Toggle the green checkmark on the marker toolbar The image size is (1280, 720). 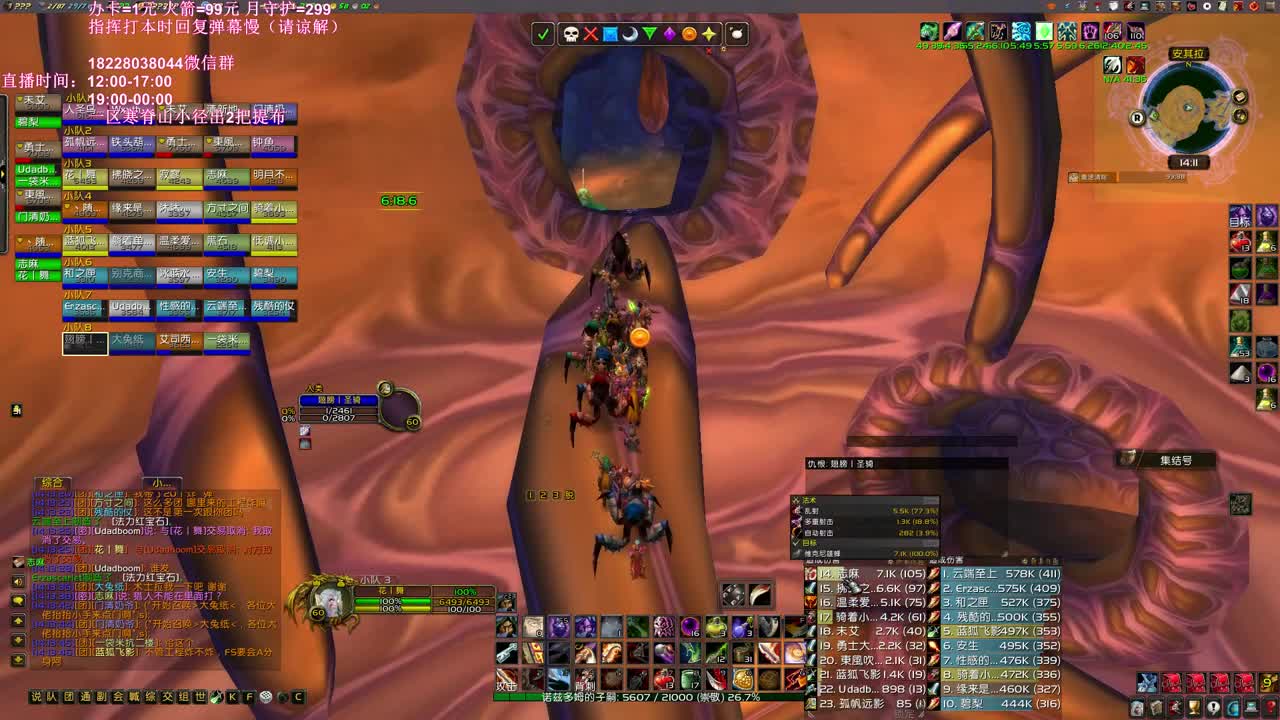542,32
